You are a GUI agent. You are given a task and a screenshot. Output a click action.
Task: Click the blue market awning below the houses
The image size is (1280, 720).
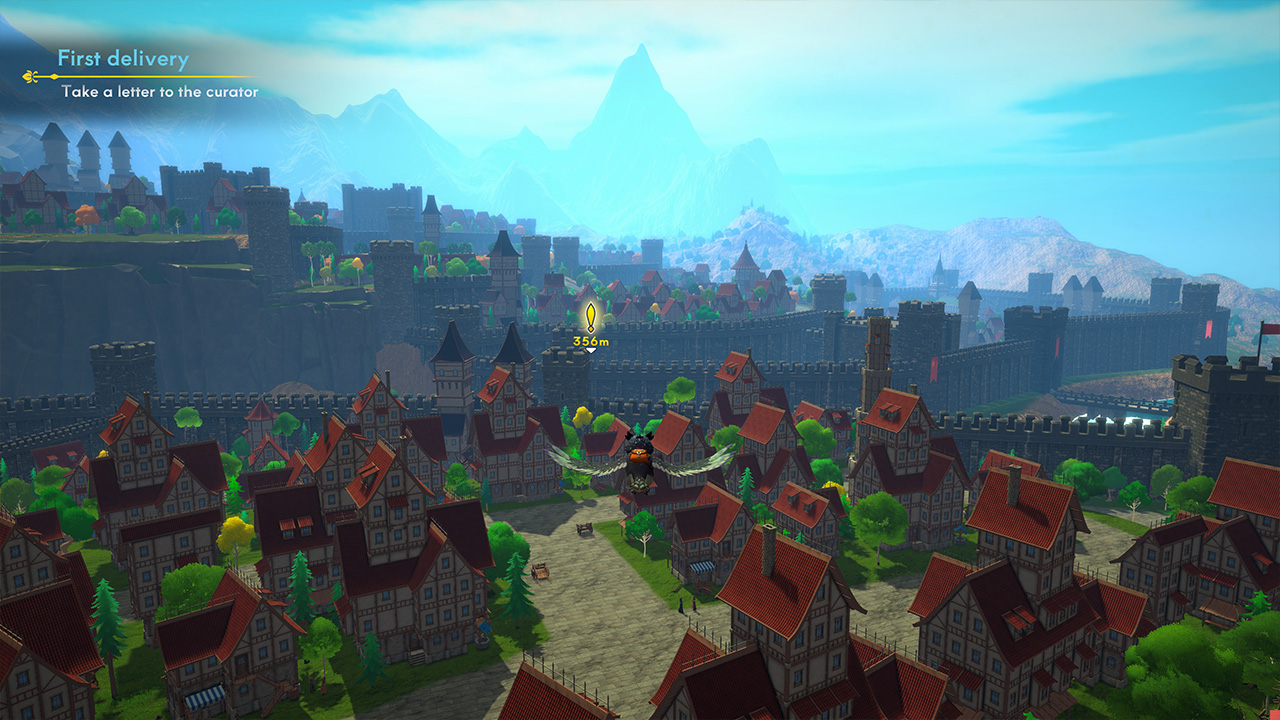tap(702, 567)
